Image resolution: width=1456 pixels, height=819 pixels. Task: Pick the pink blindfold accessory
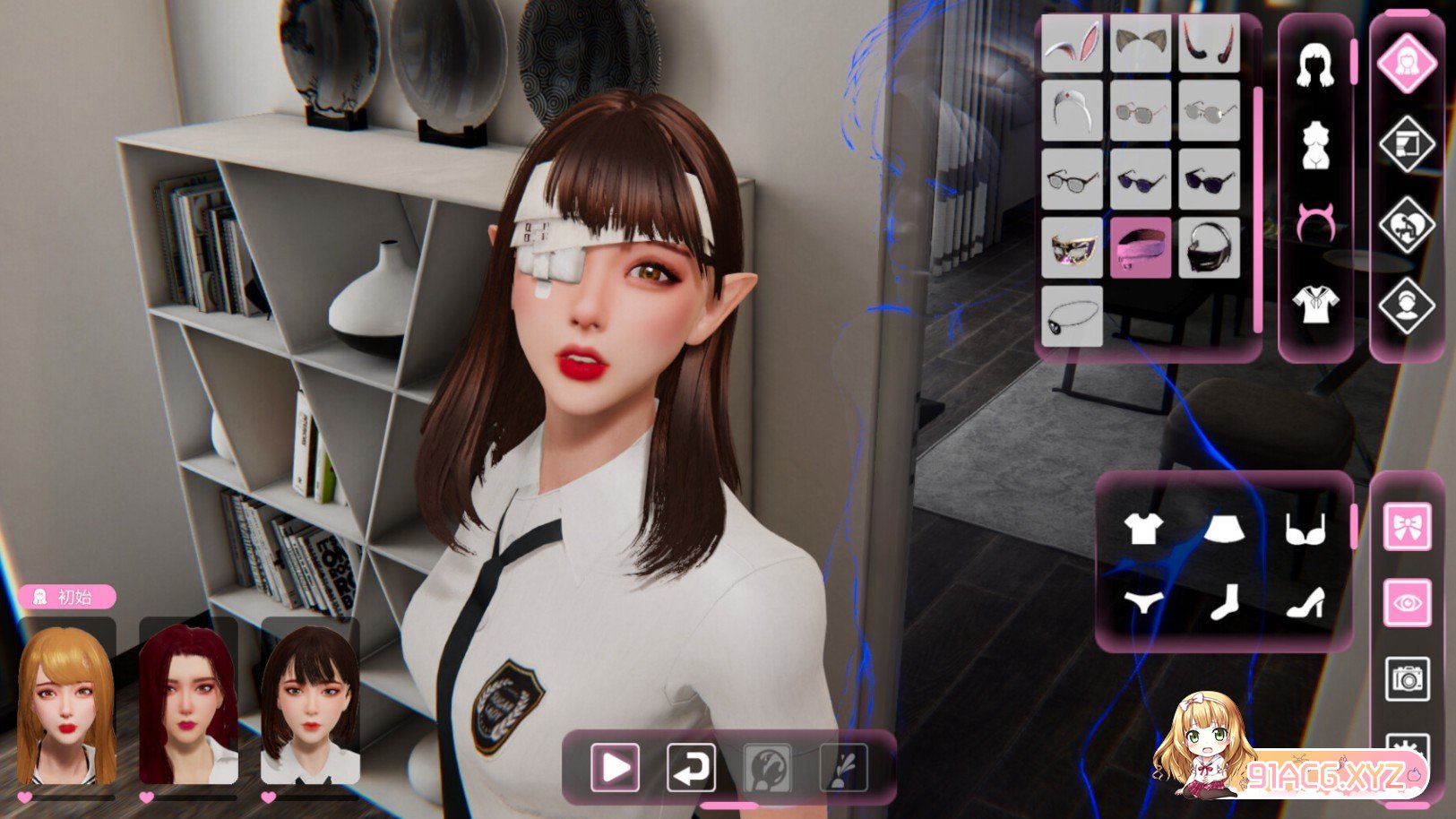pos(1140,247)
